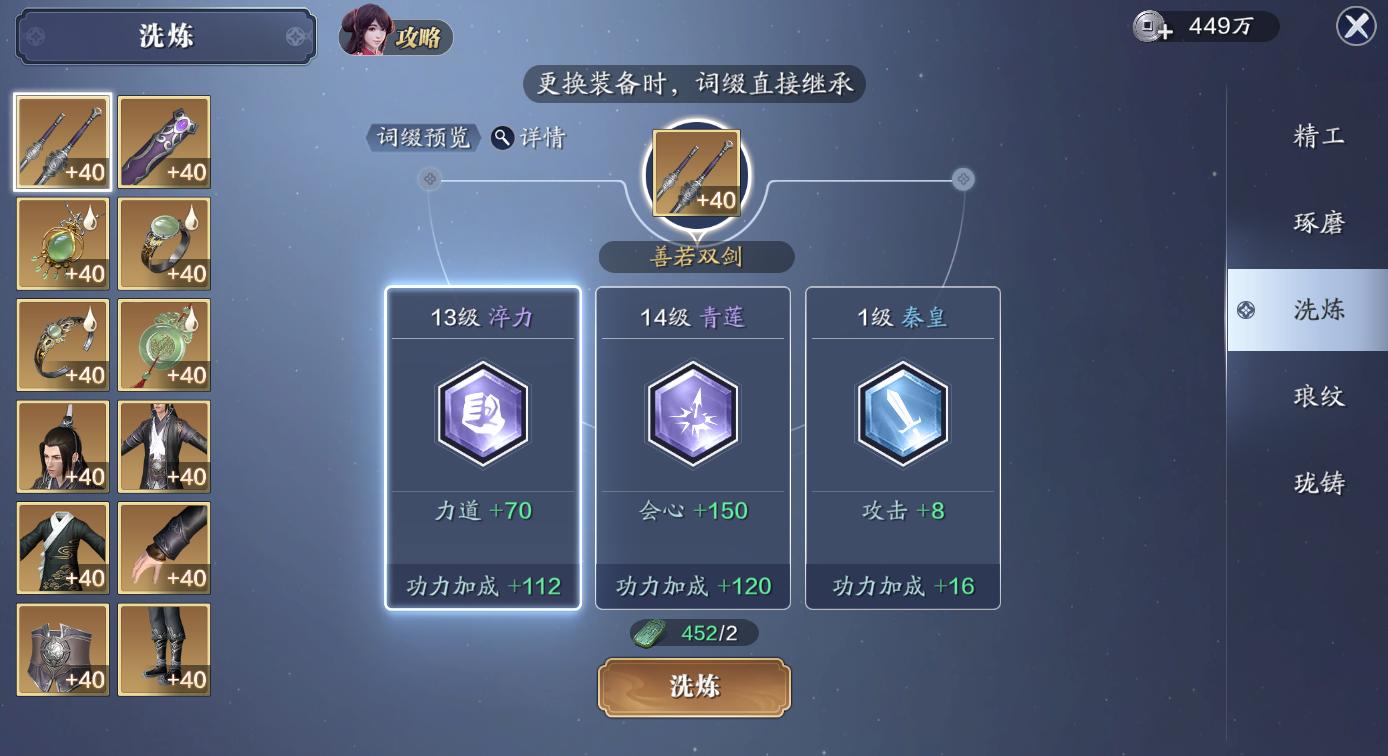This screenshot has width=1388, height=756.
Task: Select the +40 bracelet equipment icon
Action: 62,345
